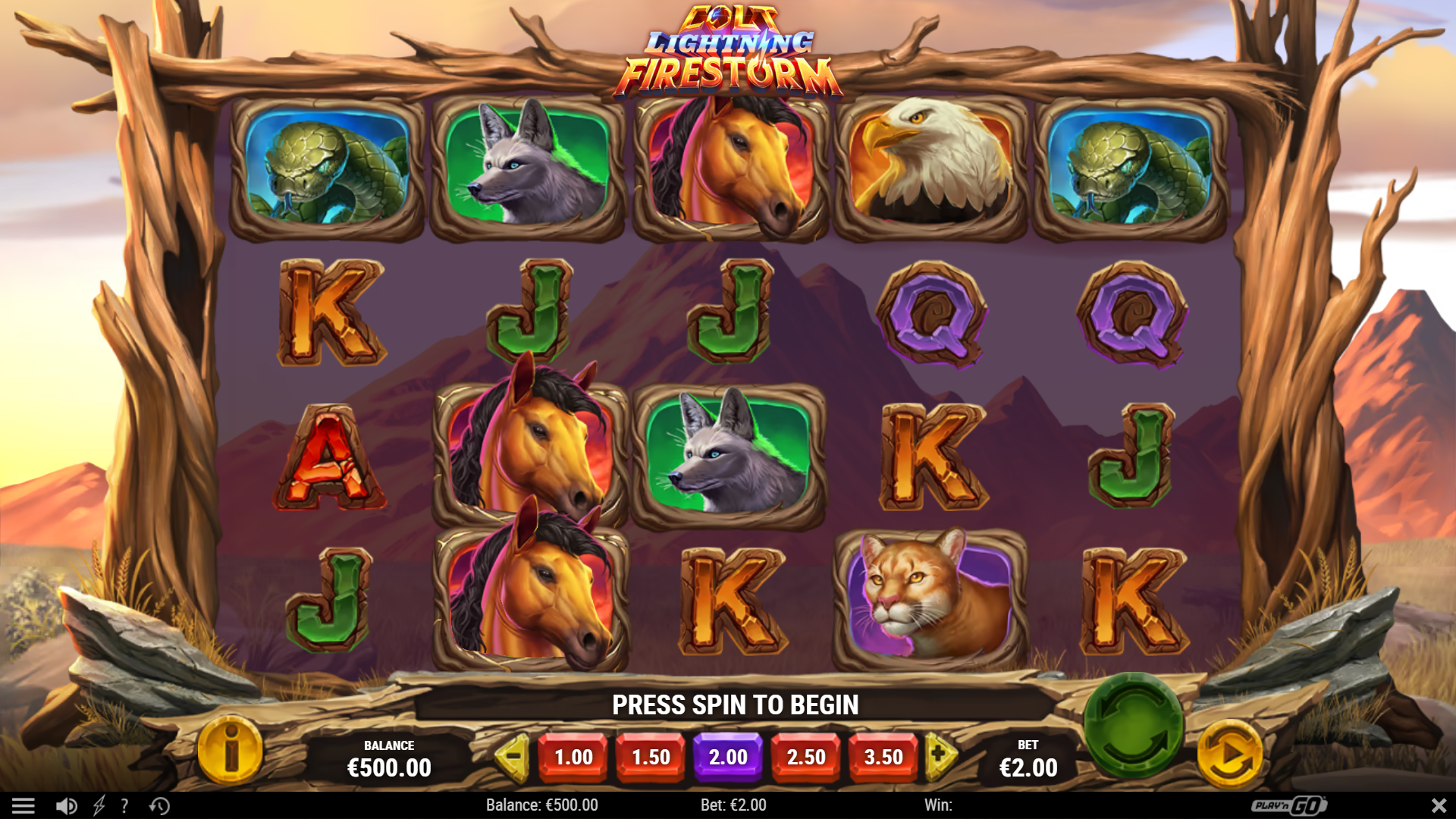This screenshot has width=1456, height=819.
Task: Open the paytable with the gold info button
Action: pyautogui.click(x=231, y=752)
